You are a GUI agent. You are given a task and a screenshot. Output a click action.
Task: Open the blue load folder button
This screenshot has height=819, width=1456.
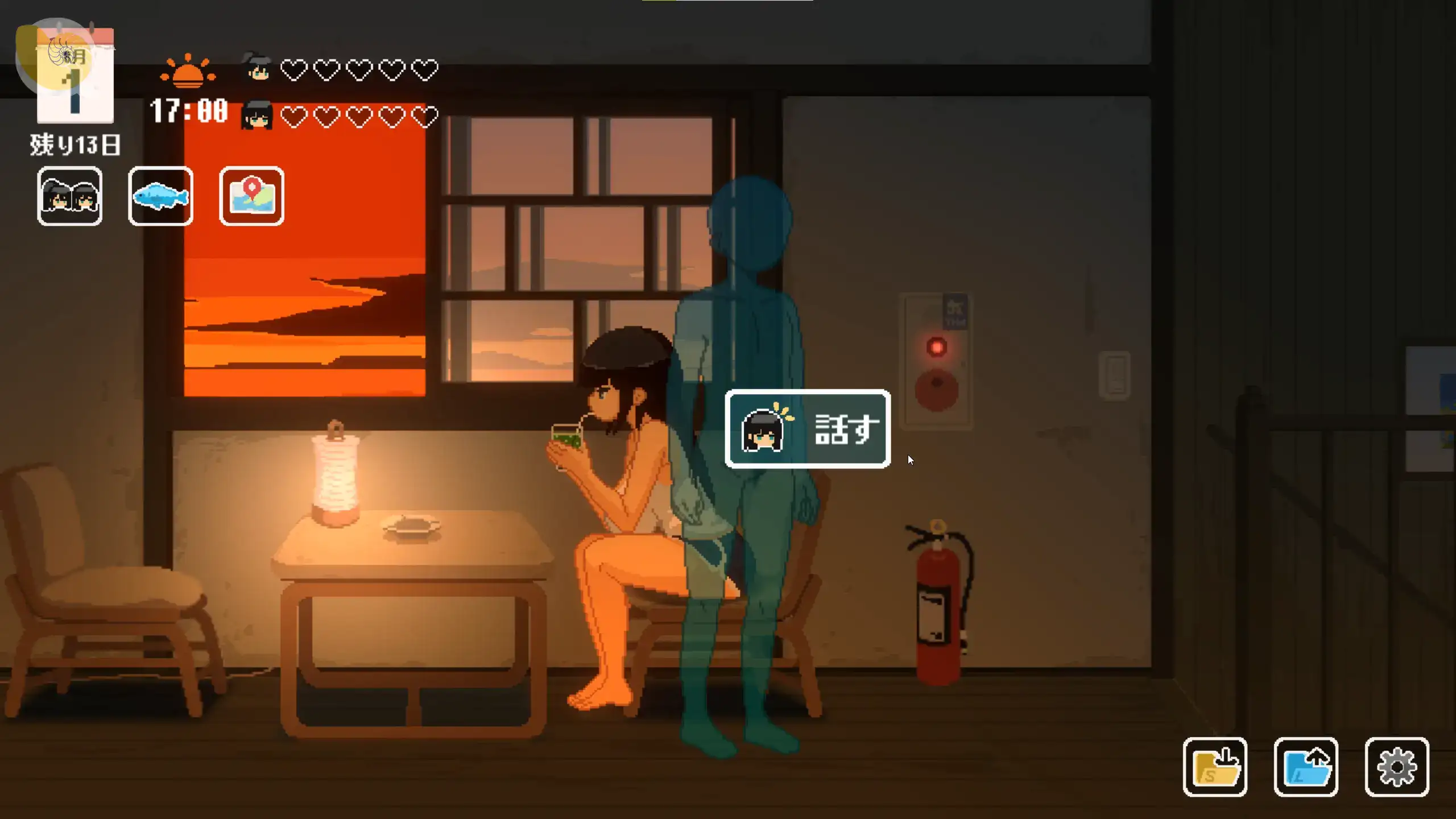click(x=1306, y=767)
